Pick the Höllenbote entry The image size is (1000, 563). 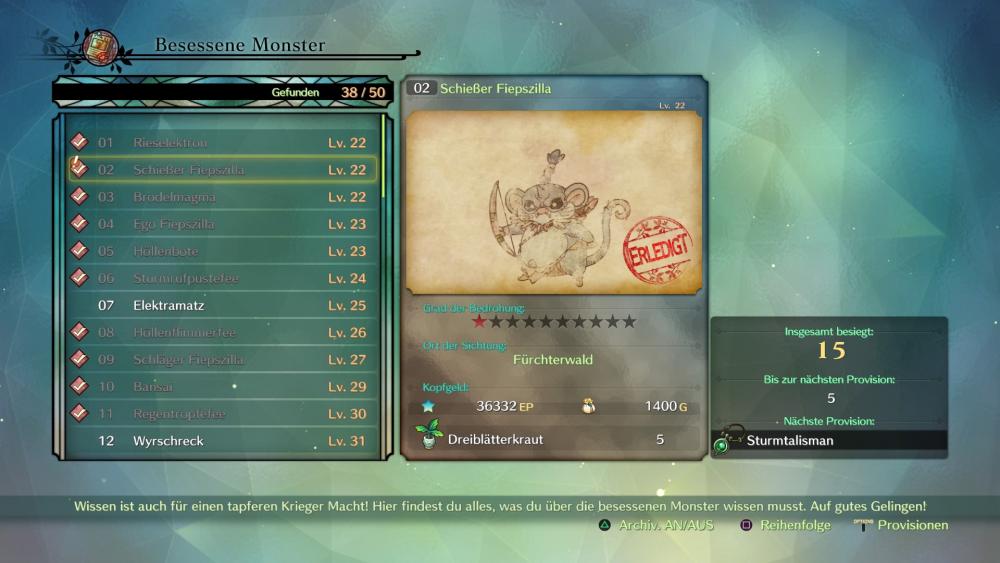tap(222, 251)
